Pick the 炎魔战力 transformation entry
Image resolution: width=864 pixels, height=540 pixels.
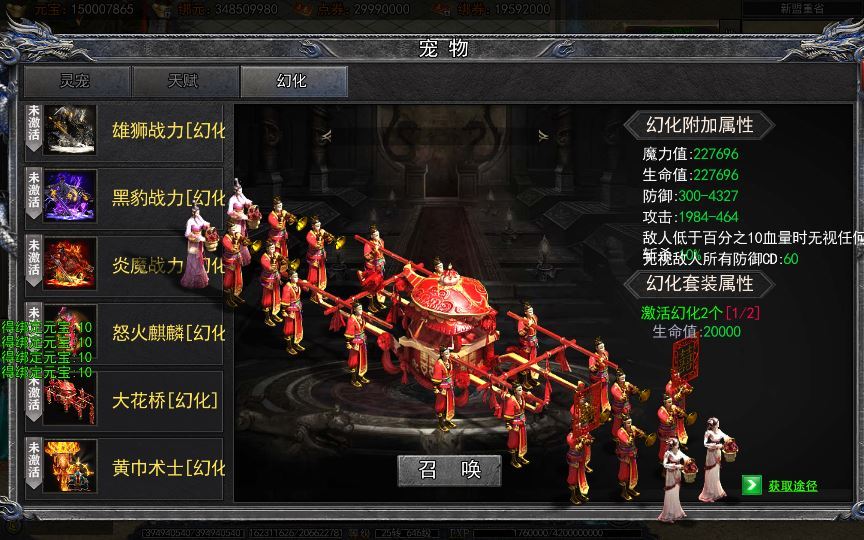point(130,265)
